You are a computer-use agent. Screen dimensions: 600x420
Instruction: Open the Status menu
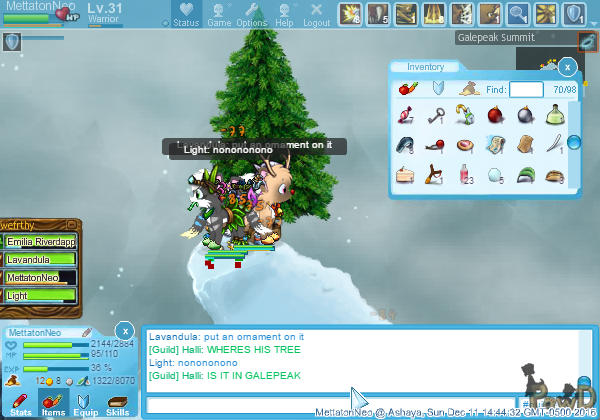pyautogui.click(x=184, y=15)
